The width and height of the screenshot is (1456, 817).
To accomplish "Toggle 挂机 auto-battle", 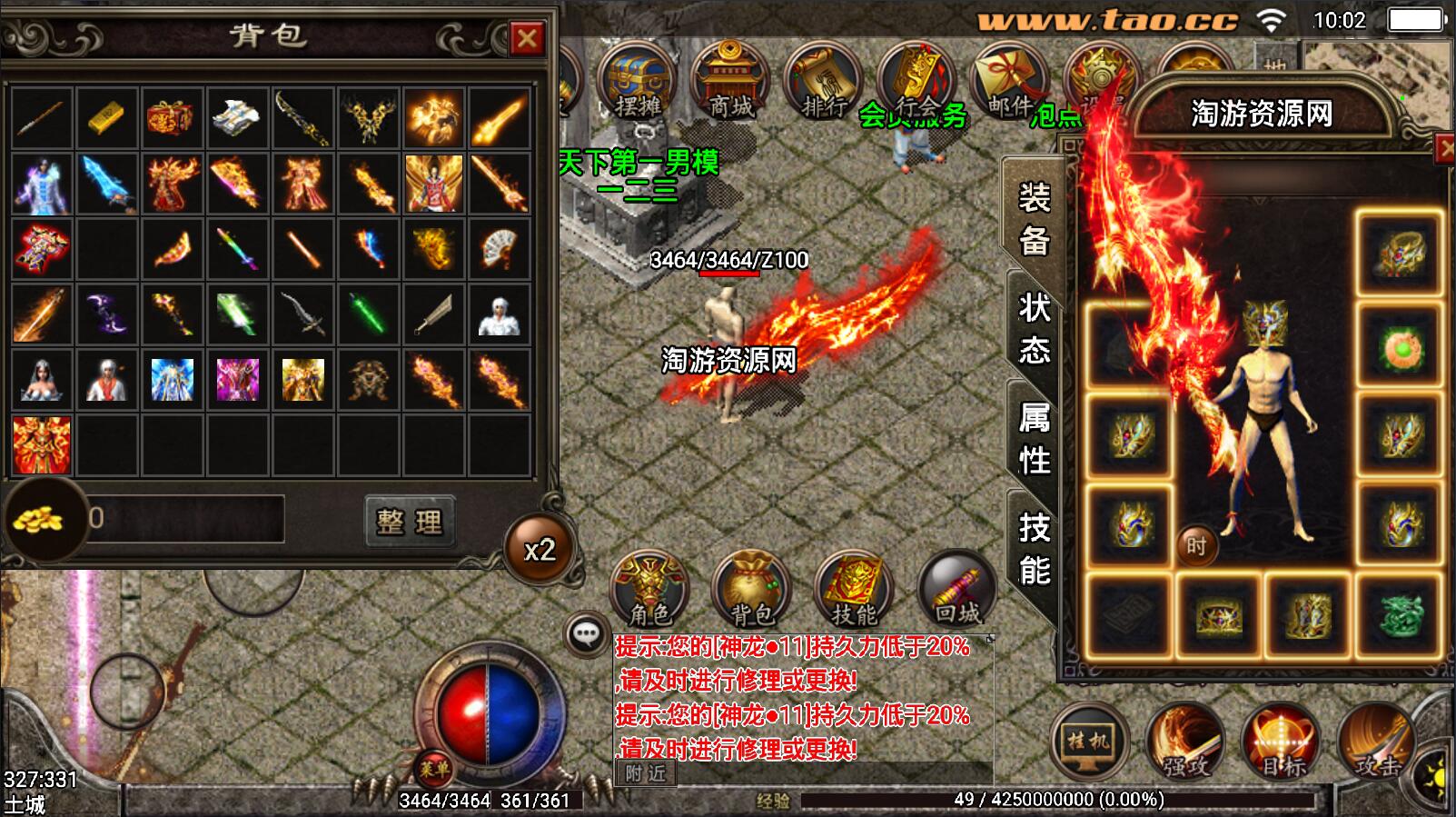I will 1088,742.
